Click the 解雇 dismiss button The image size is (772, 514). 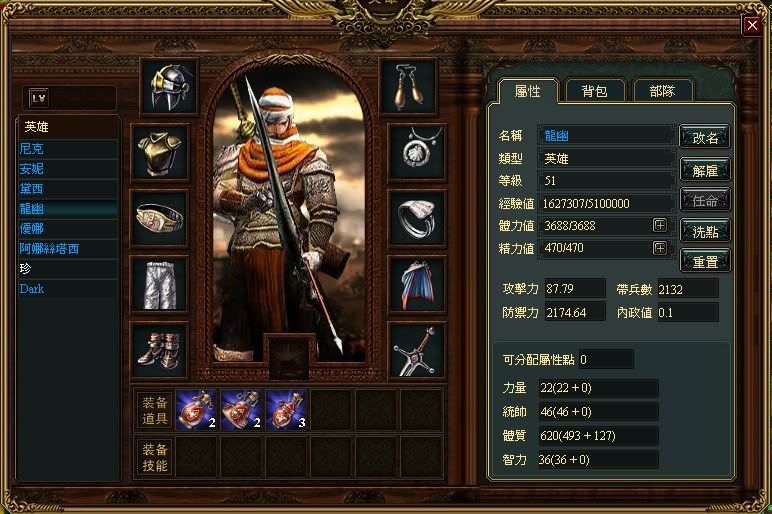(x=704, y=168)
